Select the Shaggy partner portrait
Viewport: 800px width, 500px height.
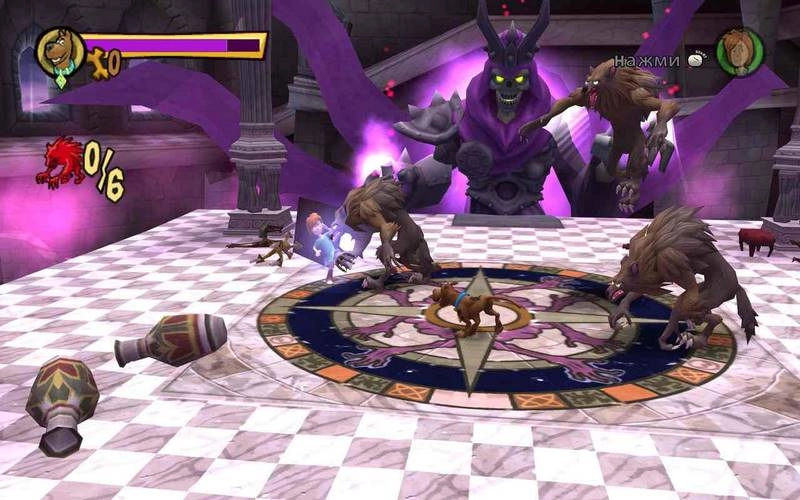(x=740, y=51)
